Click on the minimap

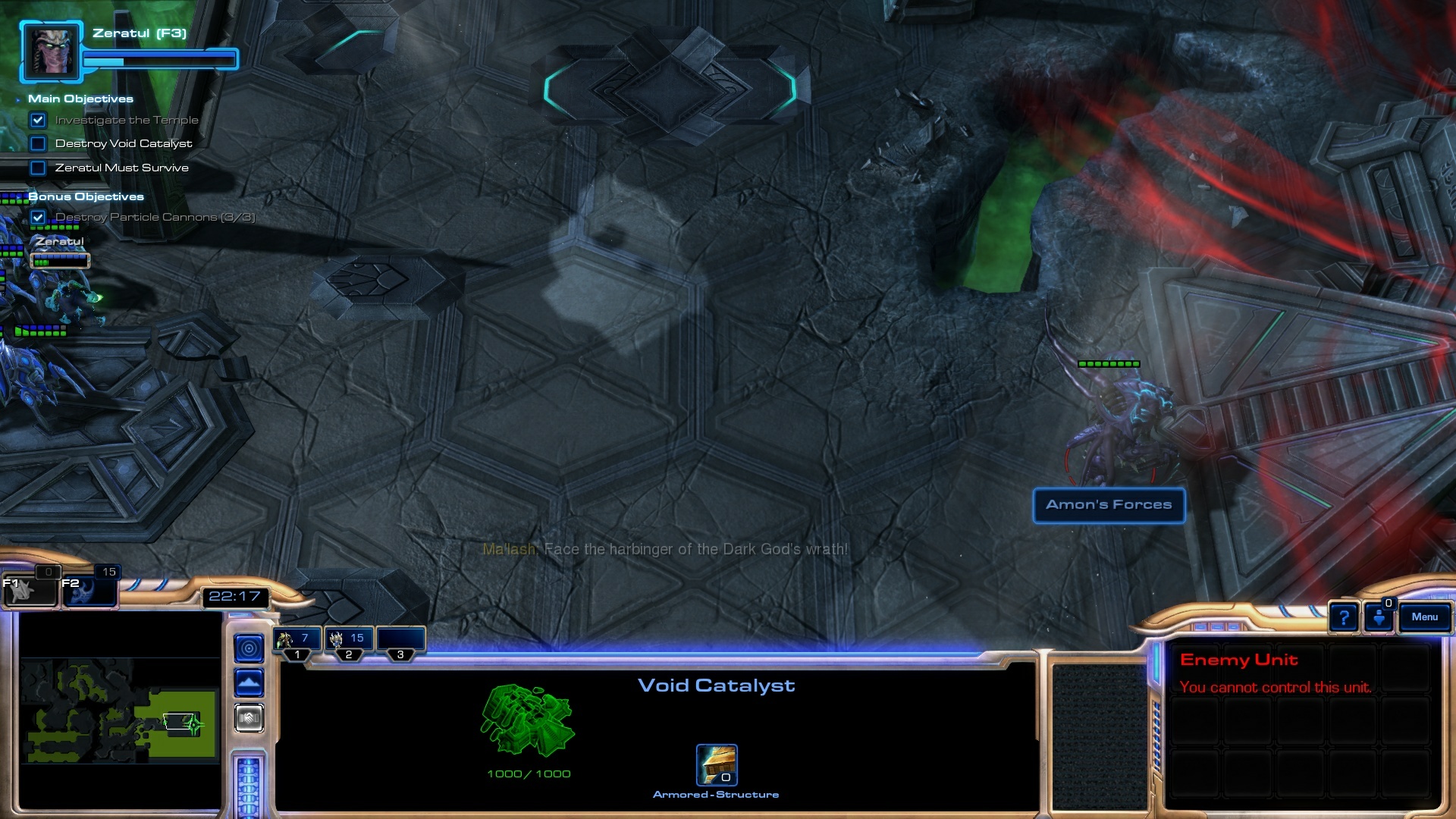point(119,711)
